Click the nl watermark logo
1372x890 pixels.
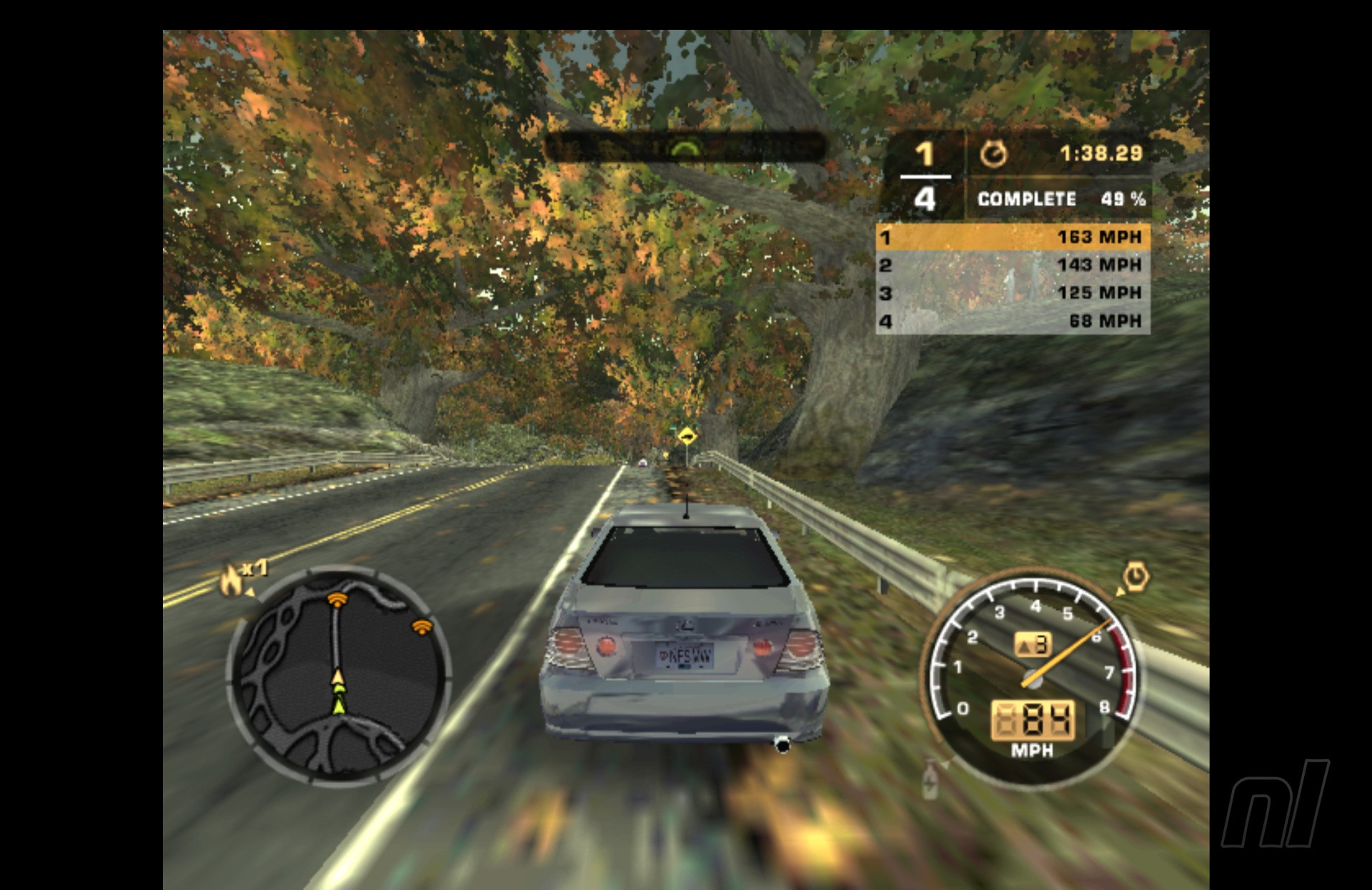pyautogui.click(x=1275, y=804)
